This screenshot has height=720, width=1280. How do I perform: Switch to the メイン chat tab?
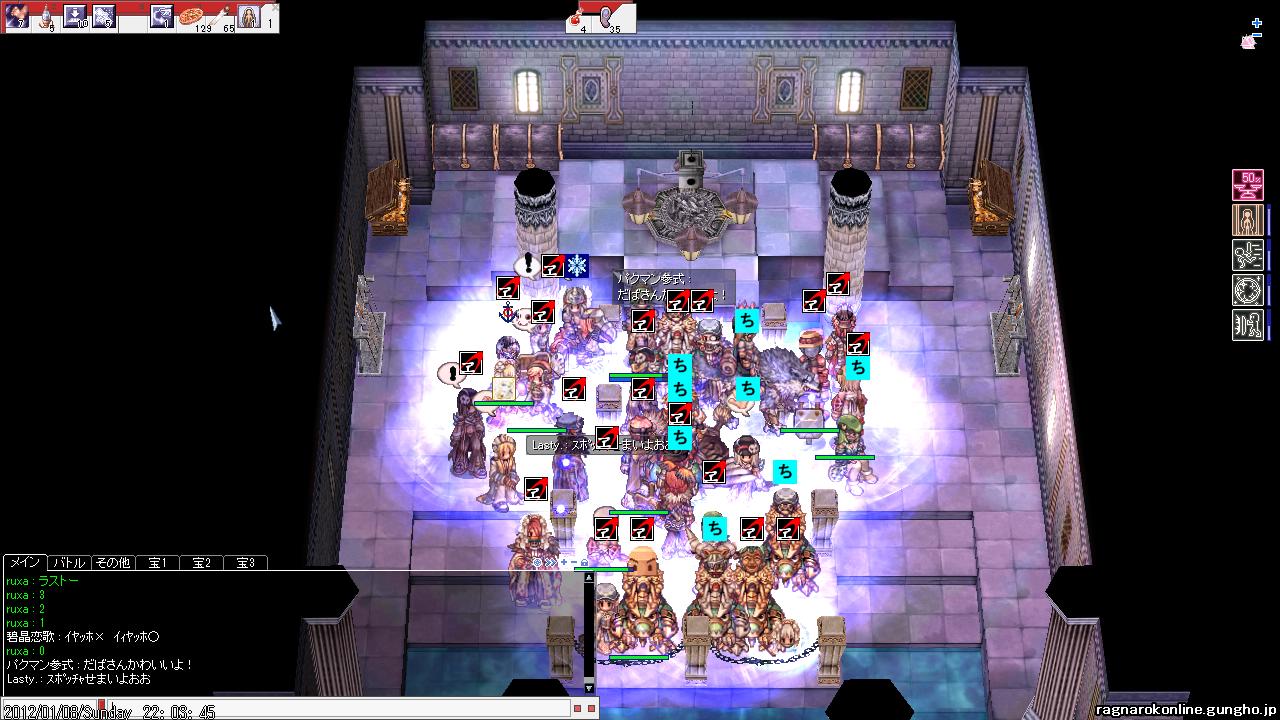coord(24,563)
